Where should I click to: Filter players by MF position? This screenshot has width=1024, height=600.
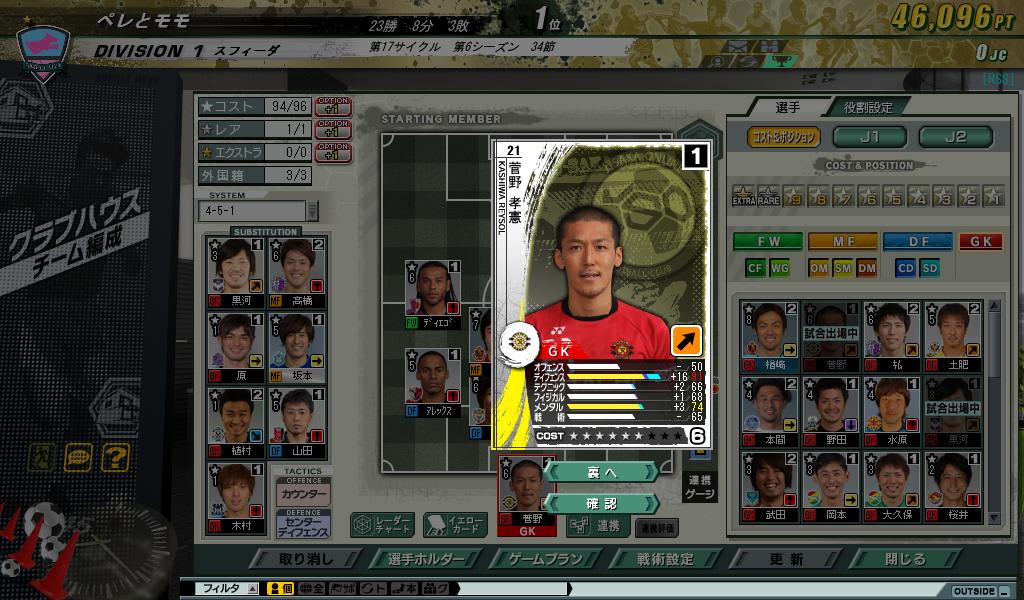tap(842, 241)
